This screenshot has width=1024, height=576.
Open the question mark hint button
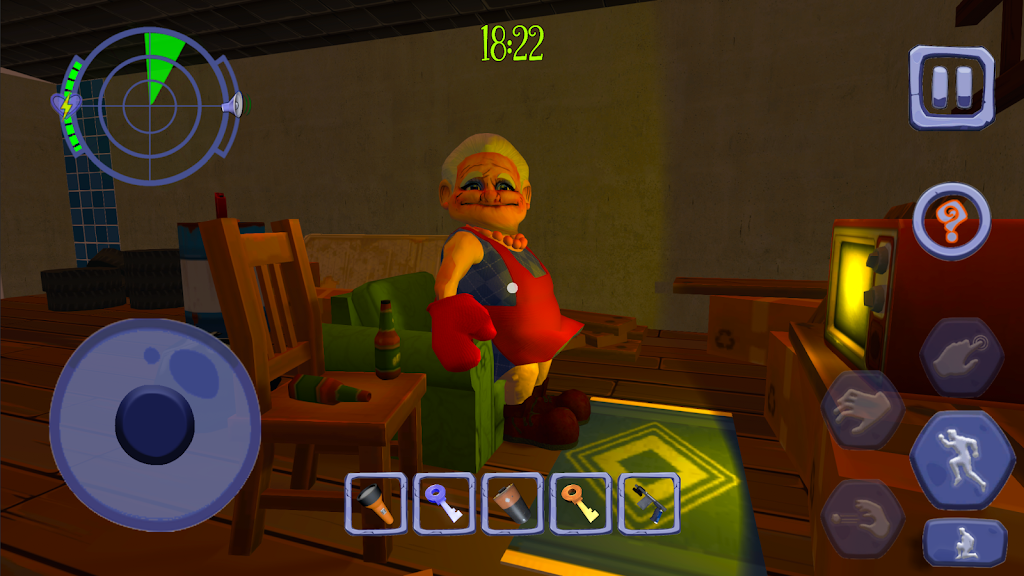[951, 220]
